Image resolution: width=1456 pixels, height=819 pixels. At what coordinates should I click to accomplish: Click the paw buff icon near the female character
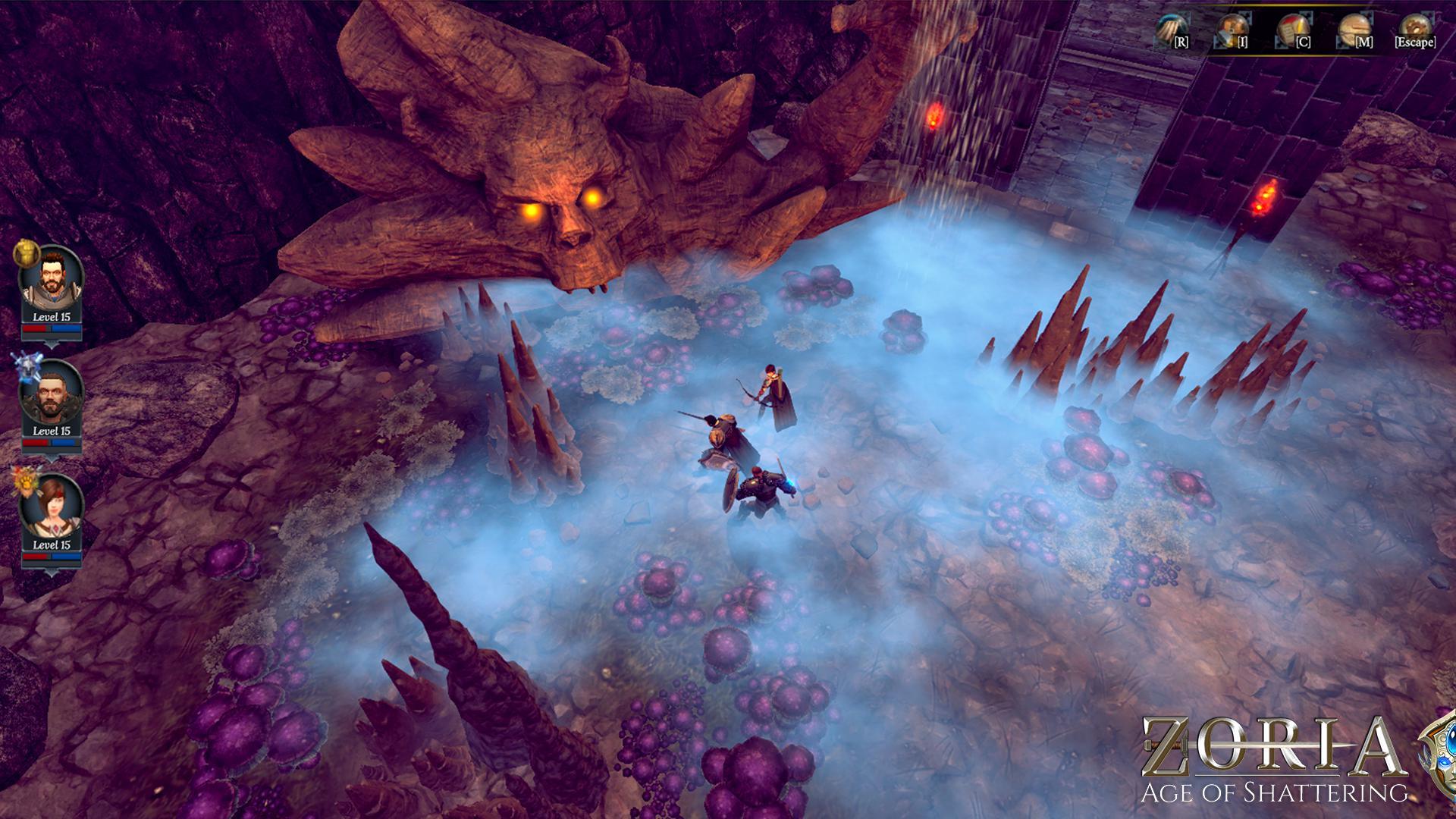click(x=25, y=482)
